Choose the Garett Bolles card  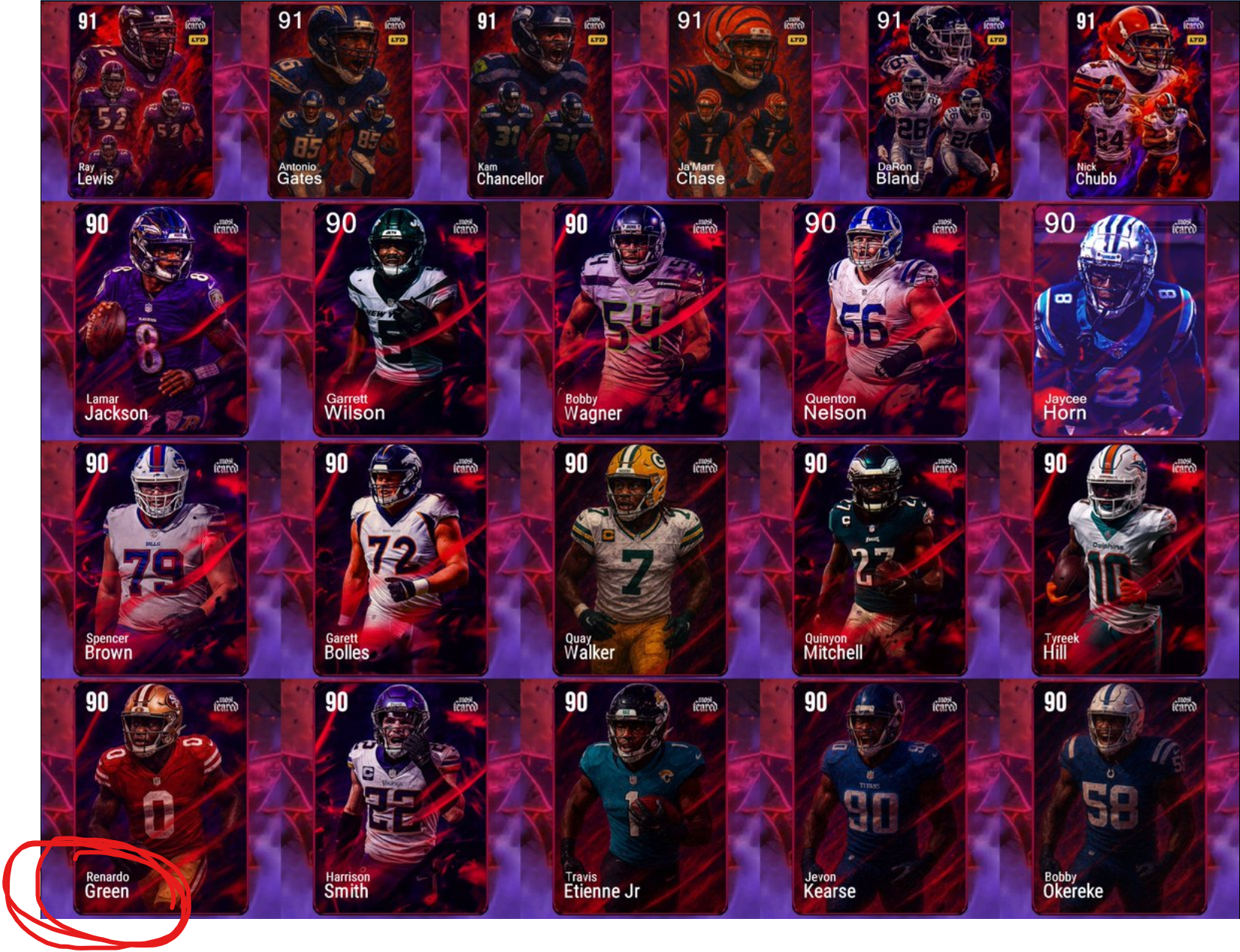click(x=400, y=559)
